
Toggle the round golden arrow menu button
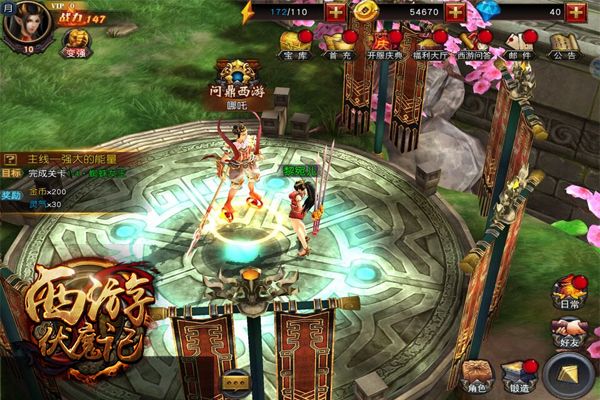[x=571, y=374]
